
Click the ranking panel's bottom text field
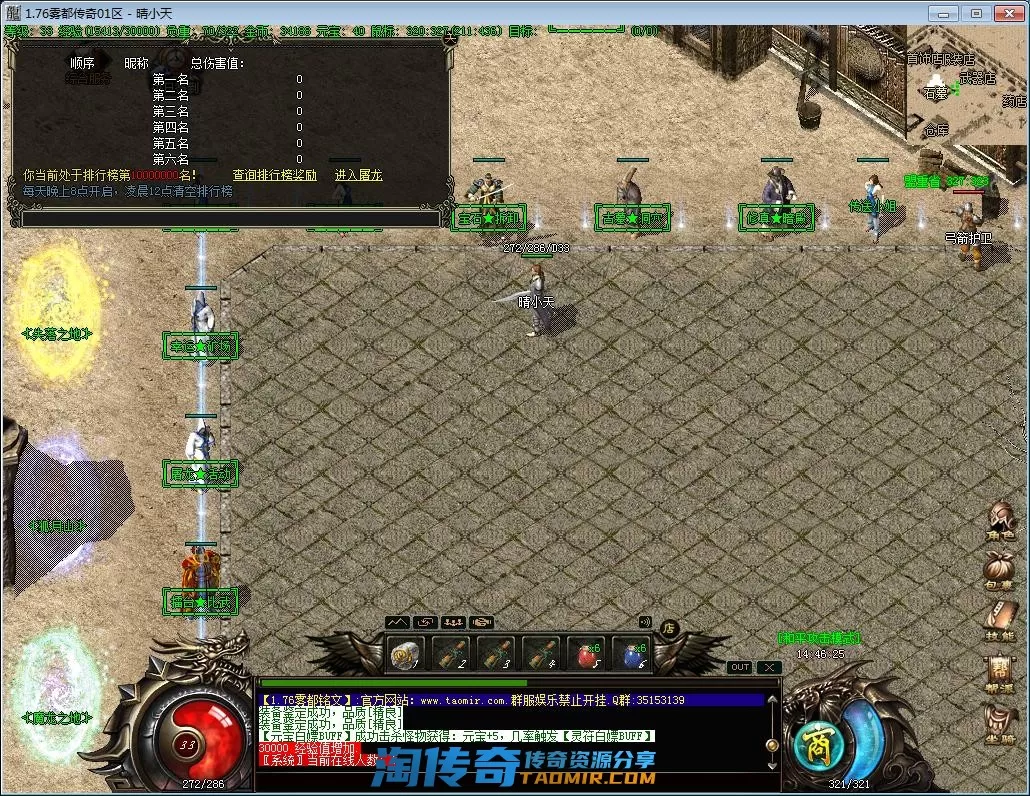(x=230, y=218)
